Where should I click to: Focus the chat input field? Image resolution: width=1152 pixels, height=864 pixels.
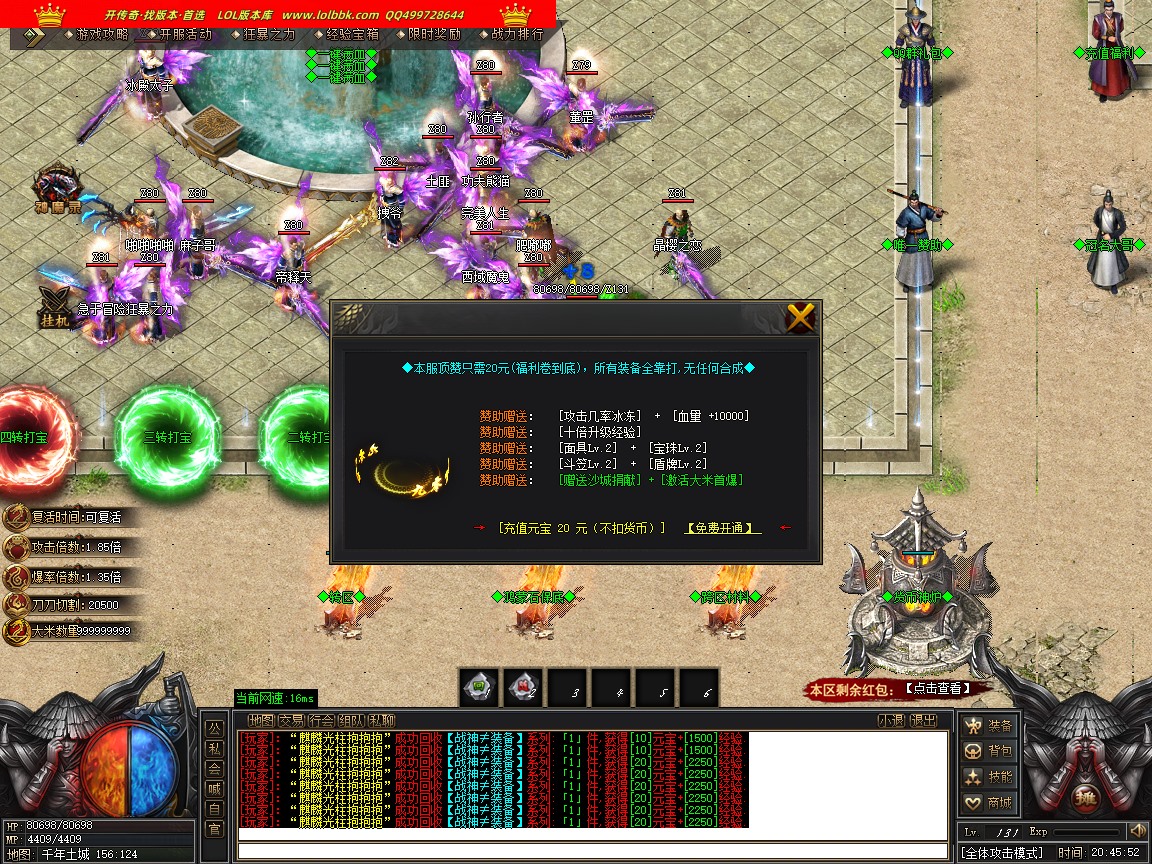tap(592, 851)
